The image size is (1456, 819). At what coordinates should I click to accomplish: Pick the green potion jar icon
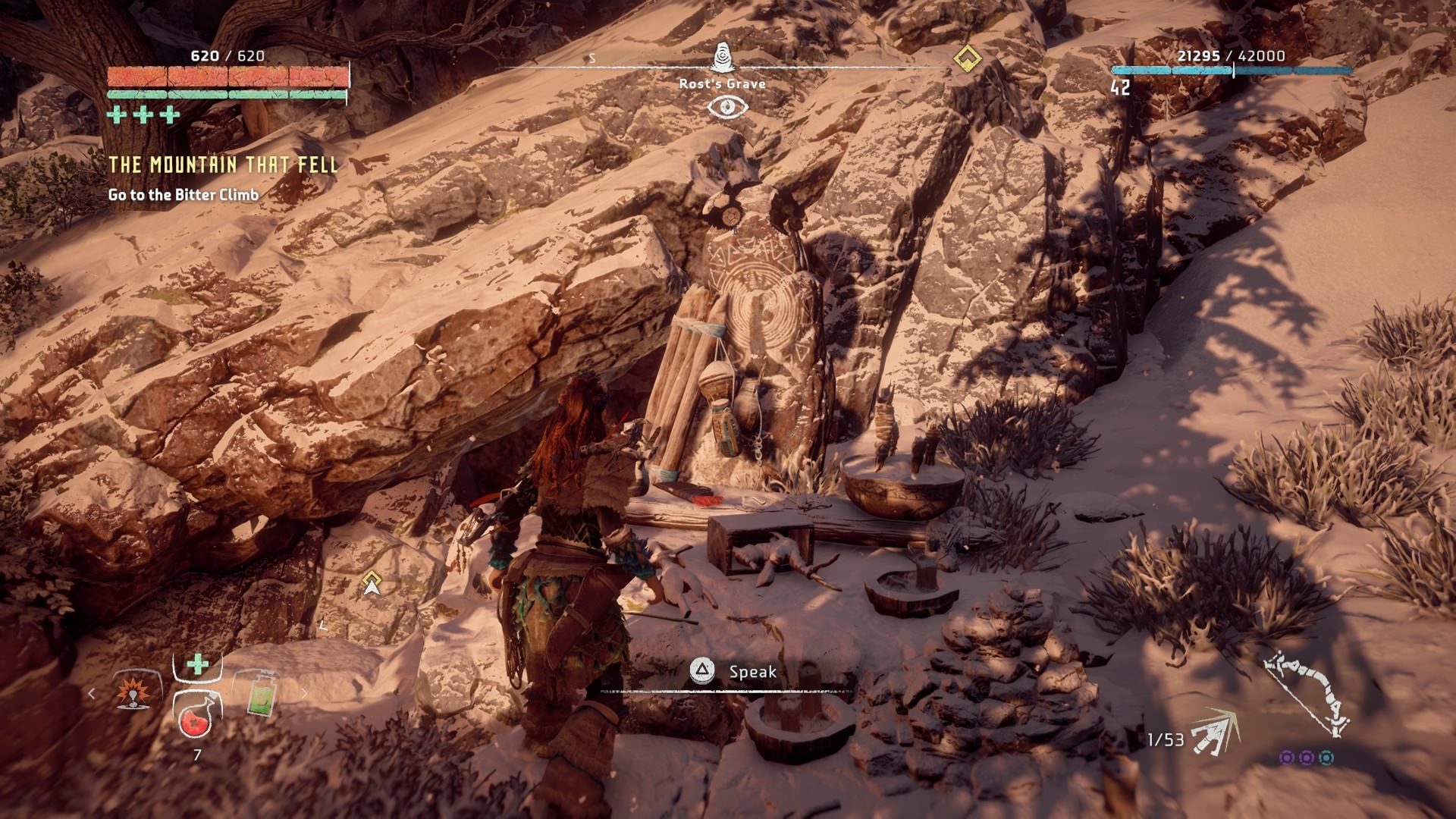260,692
